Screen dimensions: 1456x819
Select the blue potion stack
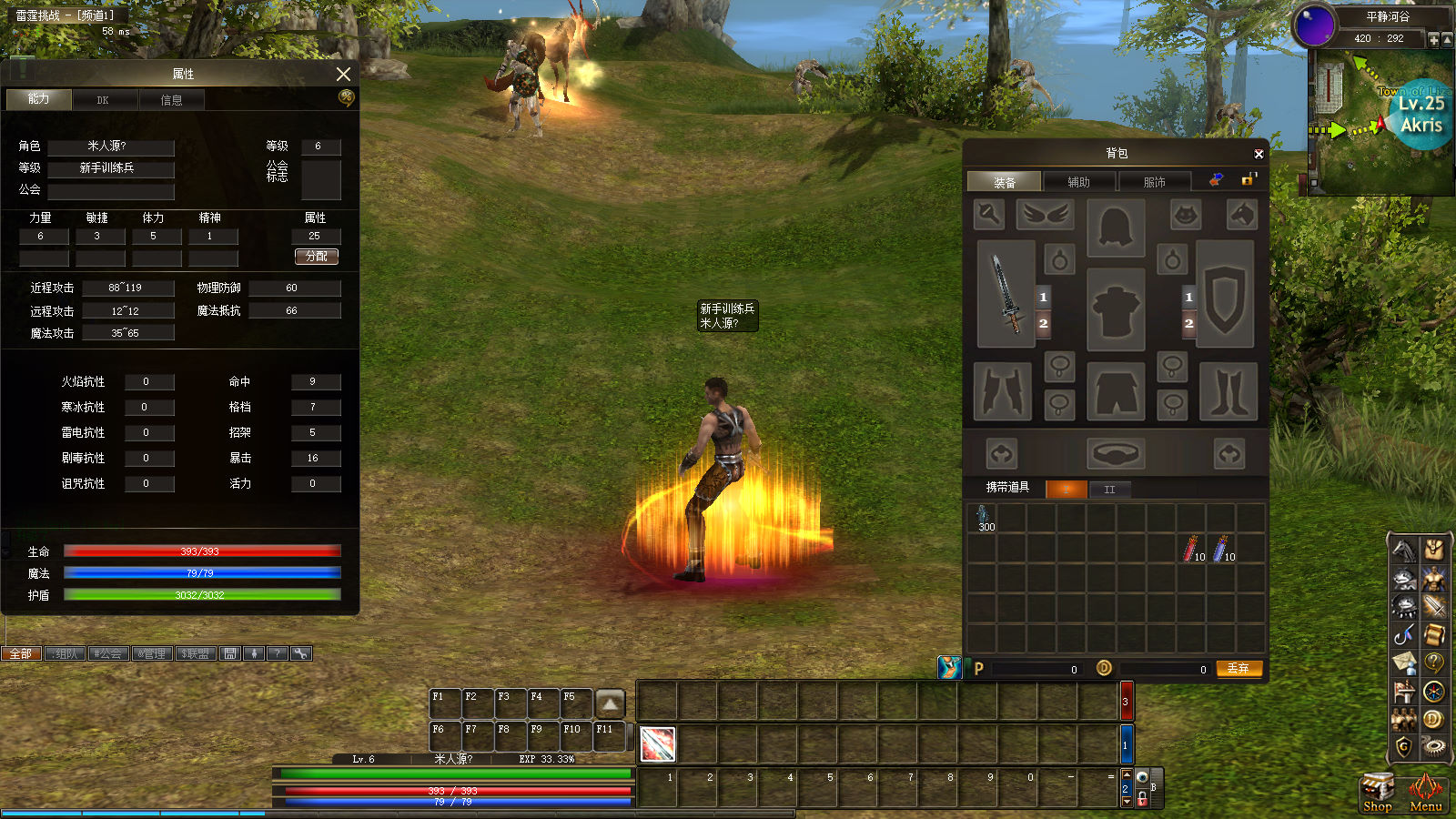pos(1221,549)
